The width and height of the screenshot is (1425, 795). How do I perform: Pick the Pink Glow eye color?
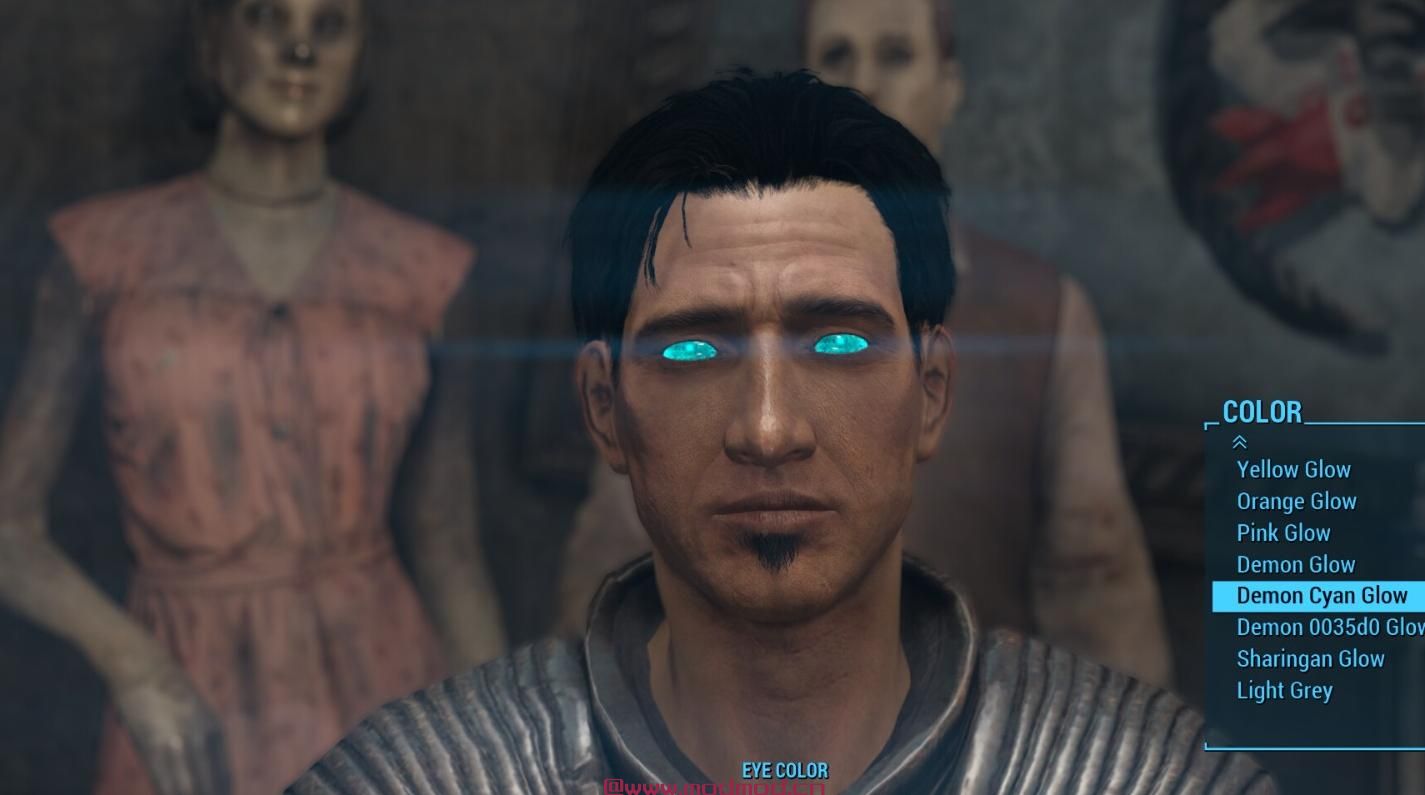point(1283,533)
